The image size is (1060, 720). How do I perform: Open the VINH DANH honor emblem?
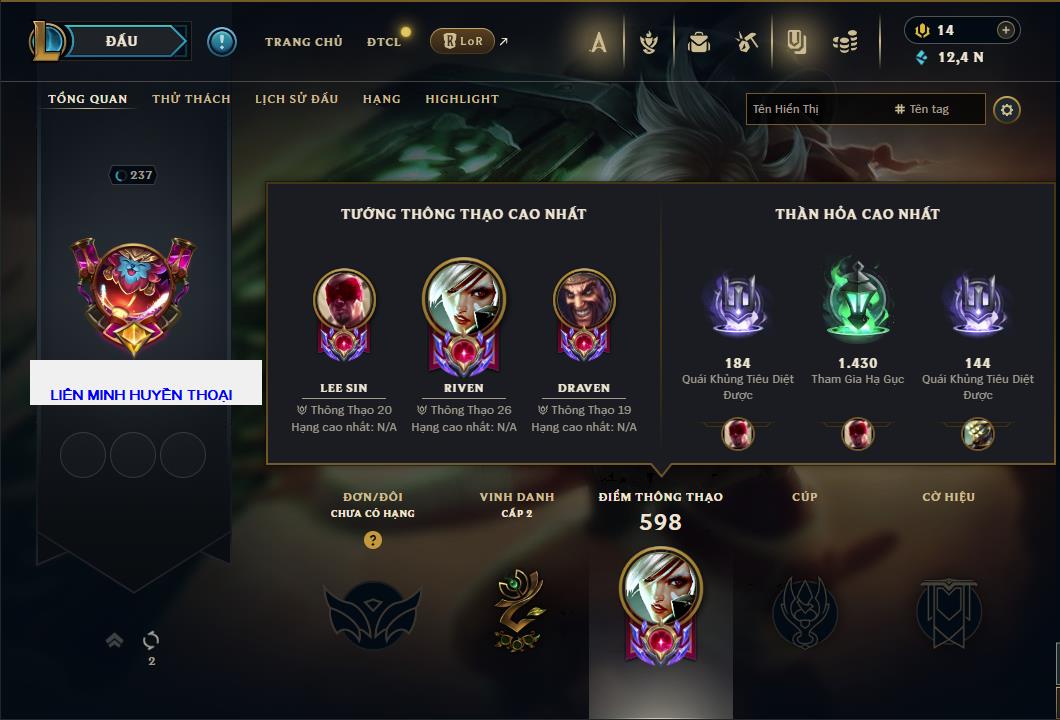pos(517,607)
